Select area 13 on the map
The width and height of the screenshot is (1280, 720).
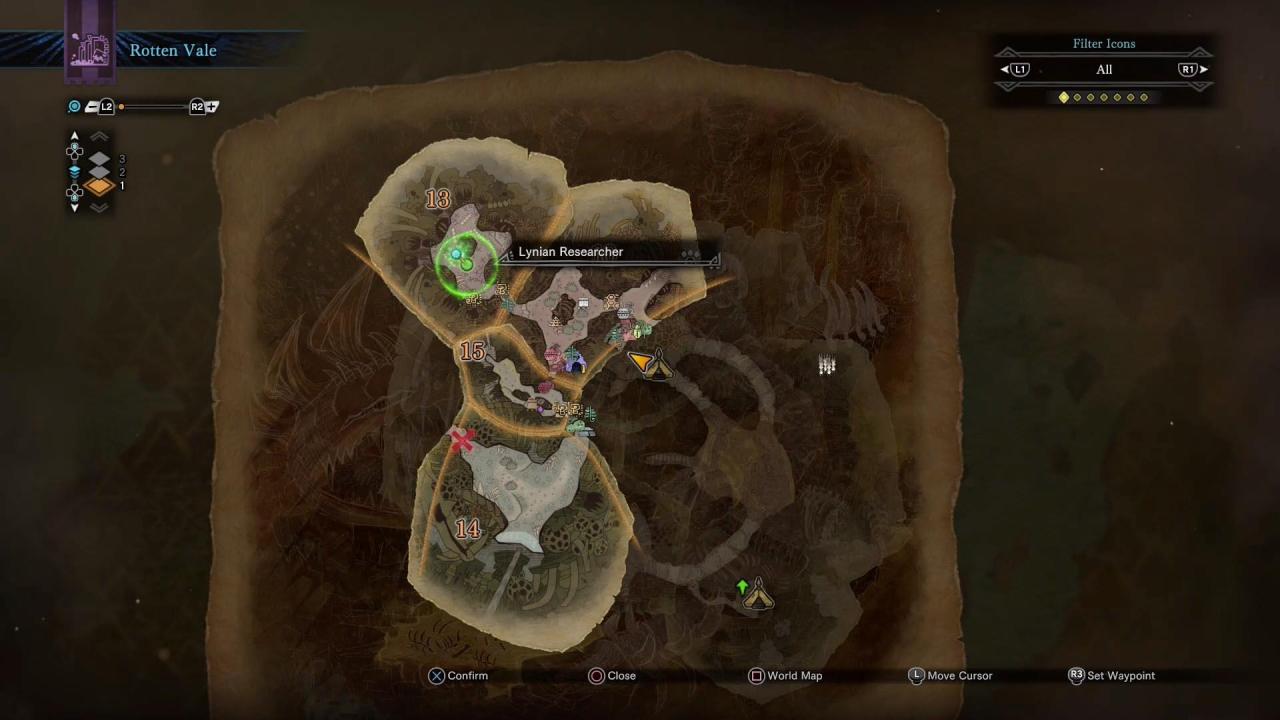438,199
